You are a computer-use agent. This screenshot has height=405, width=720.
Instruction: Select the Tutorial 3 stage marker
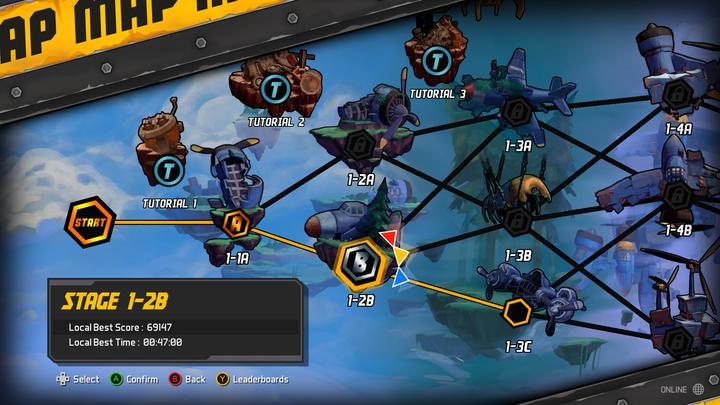point(435,60)
